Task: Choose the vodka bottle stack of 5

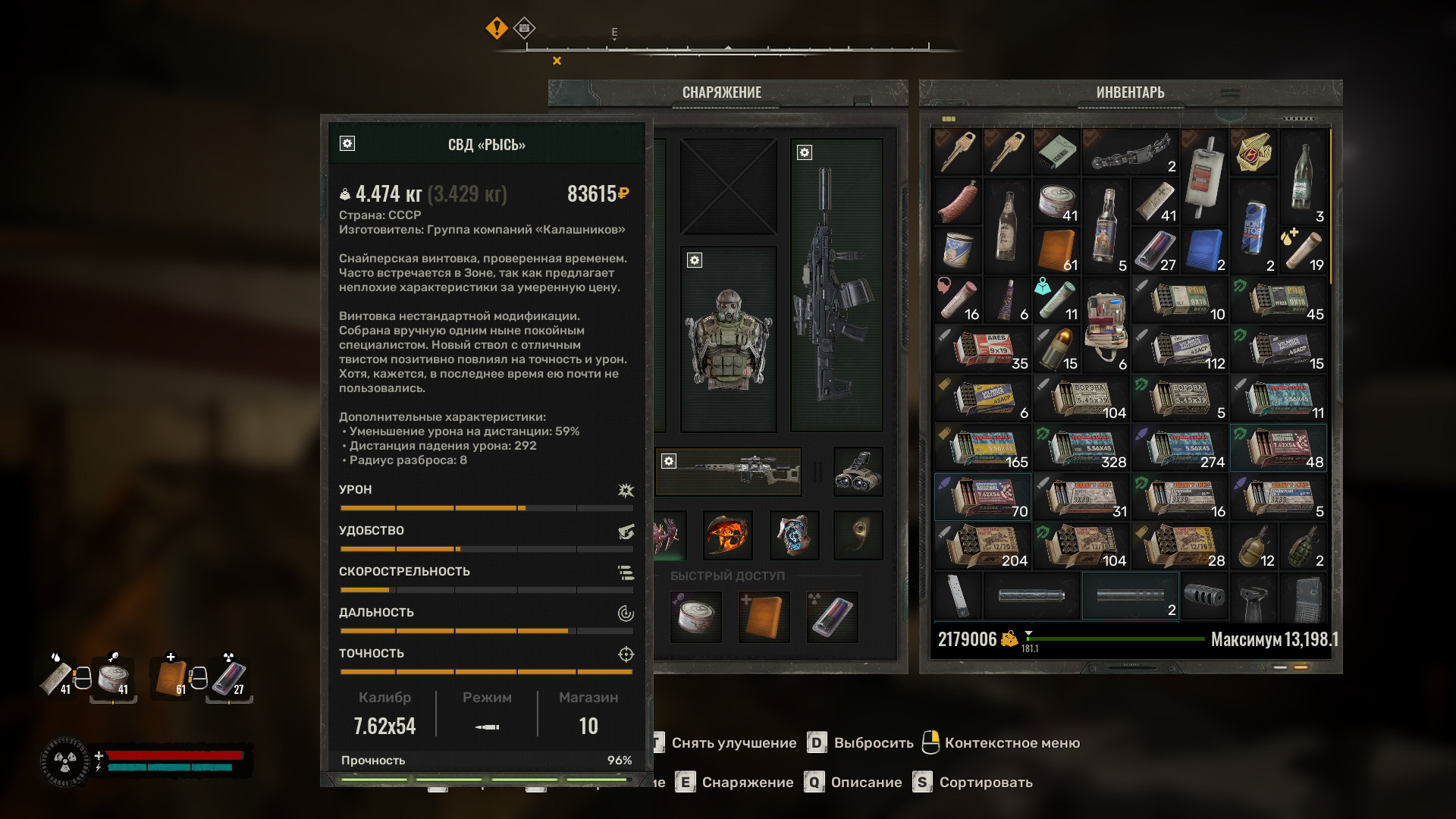Action: [x=1106, y=227]
